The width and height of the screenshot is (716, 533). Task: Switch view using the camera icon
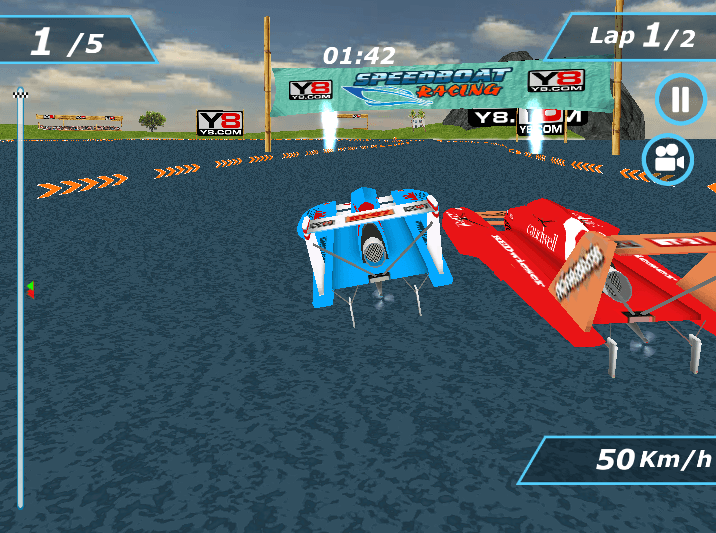(668, 159)
